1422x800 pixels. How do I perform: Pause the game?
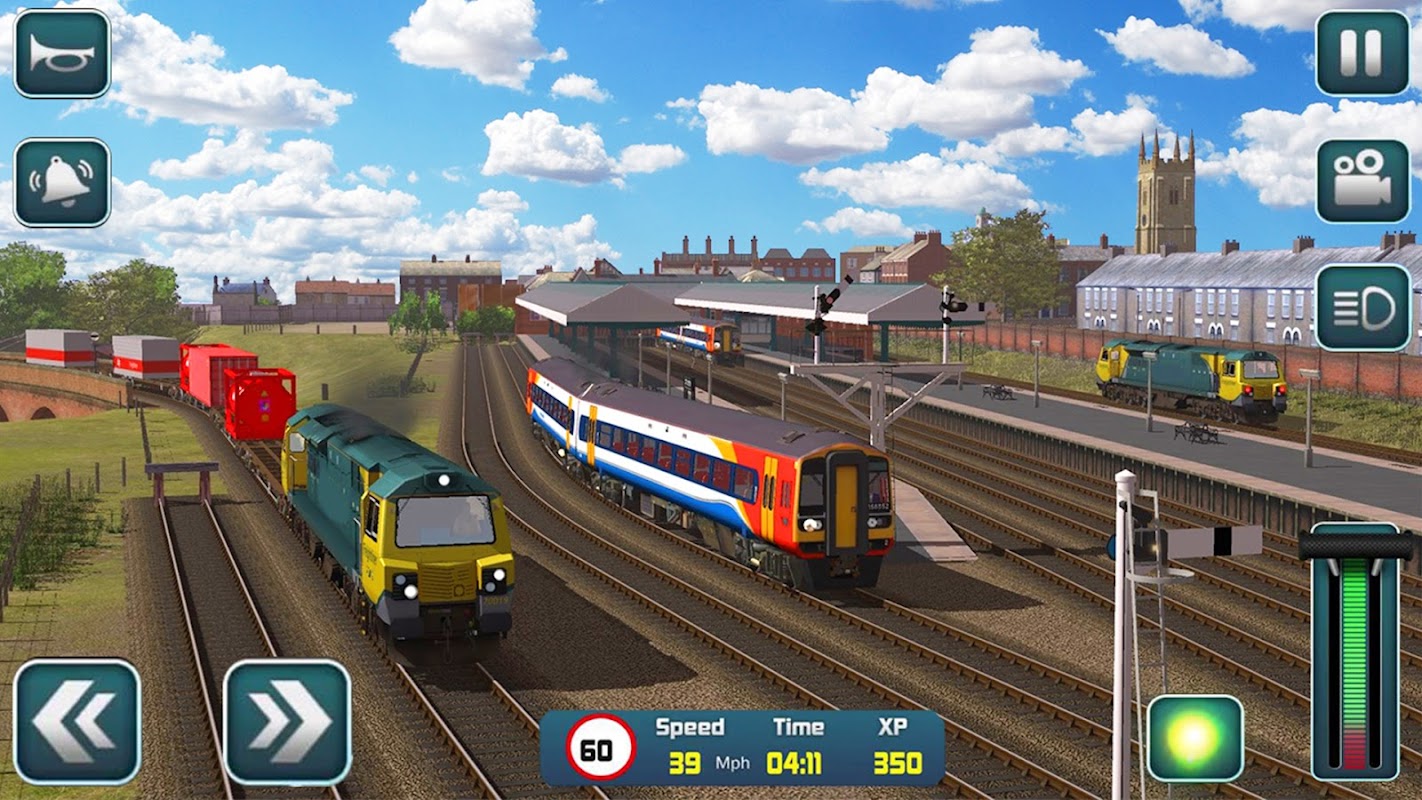tap(1362, 54)
